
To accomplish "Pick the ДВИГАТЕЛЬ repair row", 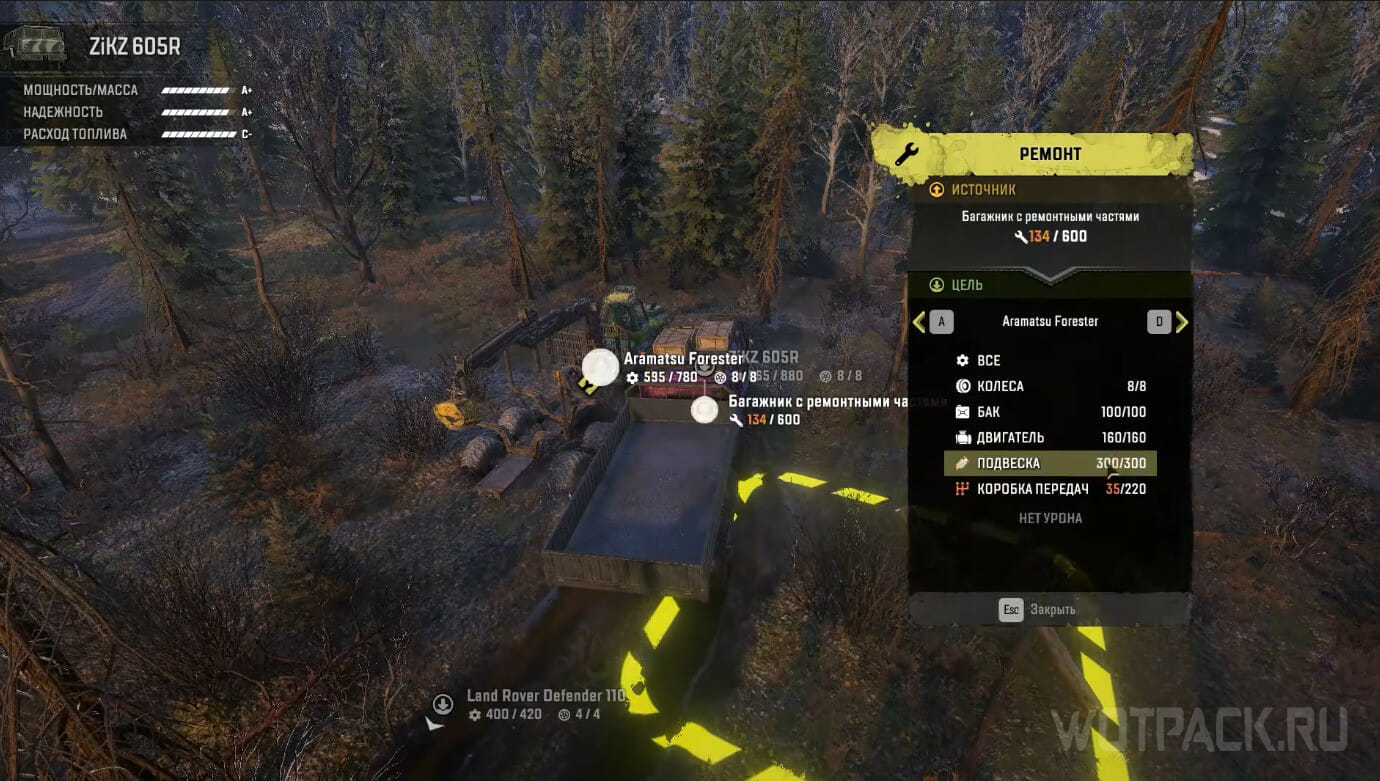I will tap(1049, 438).
